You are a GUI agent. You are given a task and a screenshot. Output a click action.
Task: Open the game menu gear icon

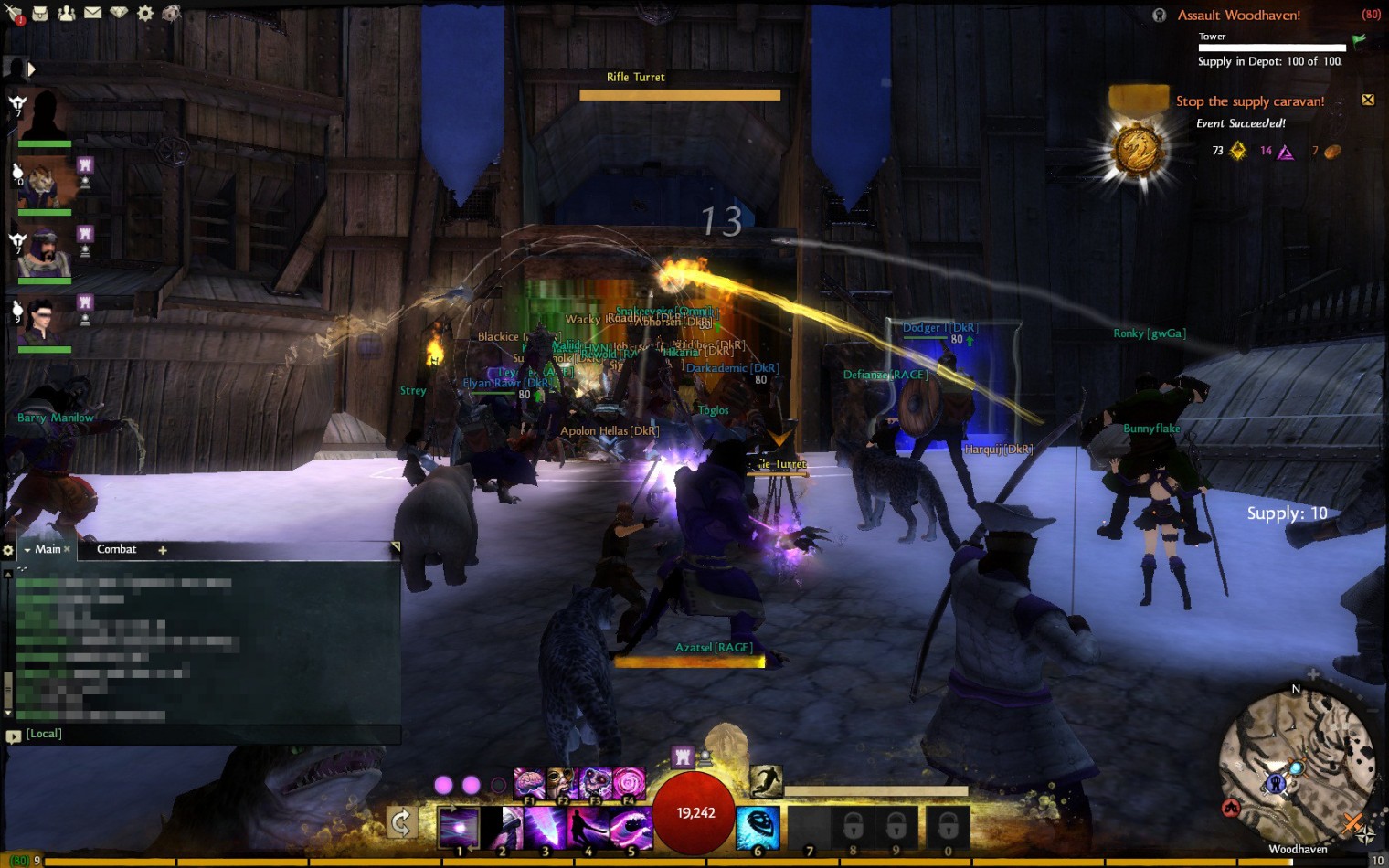coord(145,13)
